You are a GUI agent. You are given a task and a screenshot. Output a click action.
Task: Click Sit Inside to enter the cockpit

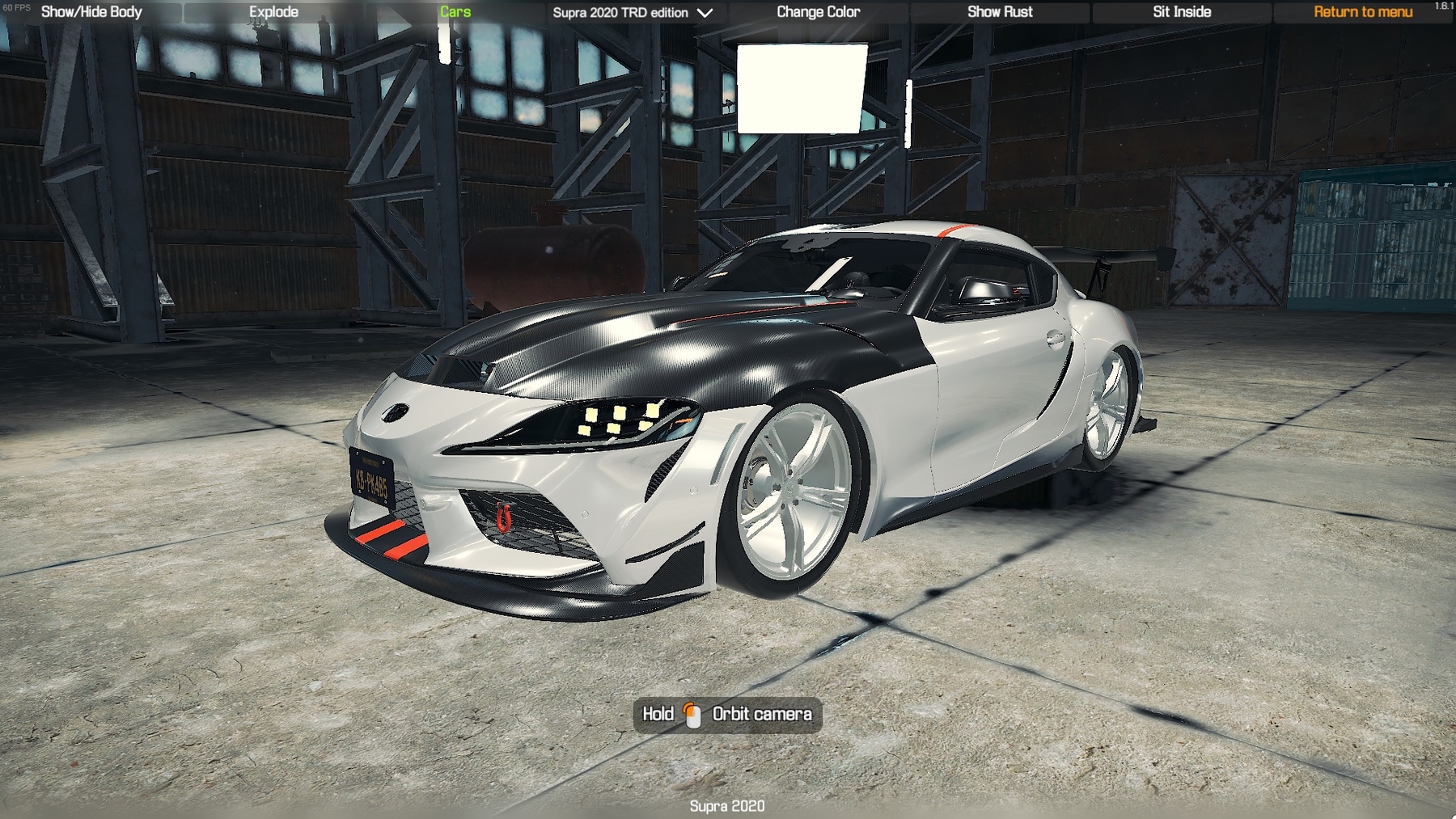pyautogui.click(x=1179, y=12)
